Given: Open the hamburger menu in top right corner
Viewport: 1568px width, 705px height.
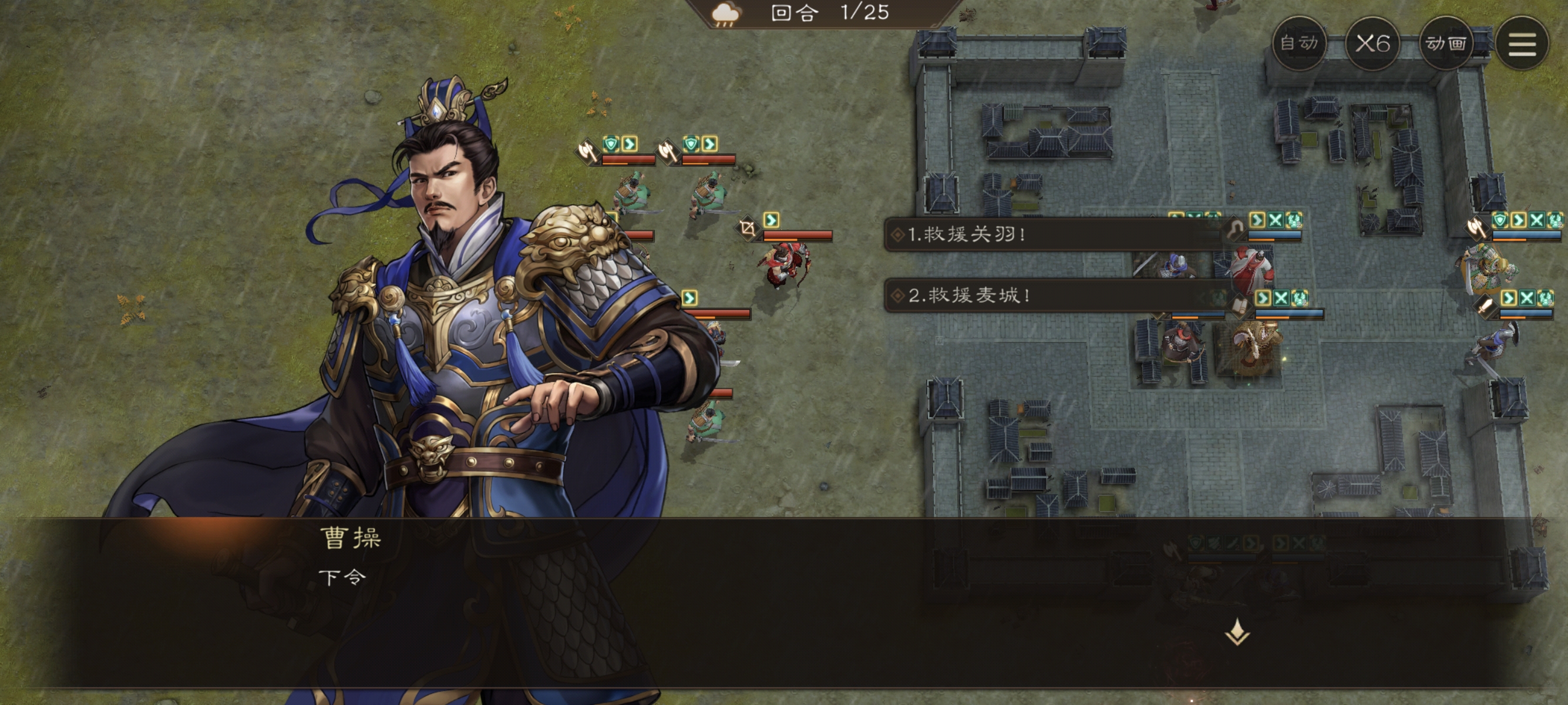Looking at the screenshot, I should pos(1523,43).
